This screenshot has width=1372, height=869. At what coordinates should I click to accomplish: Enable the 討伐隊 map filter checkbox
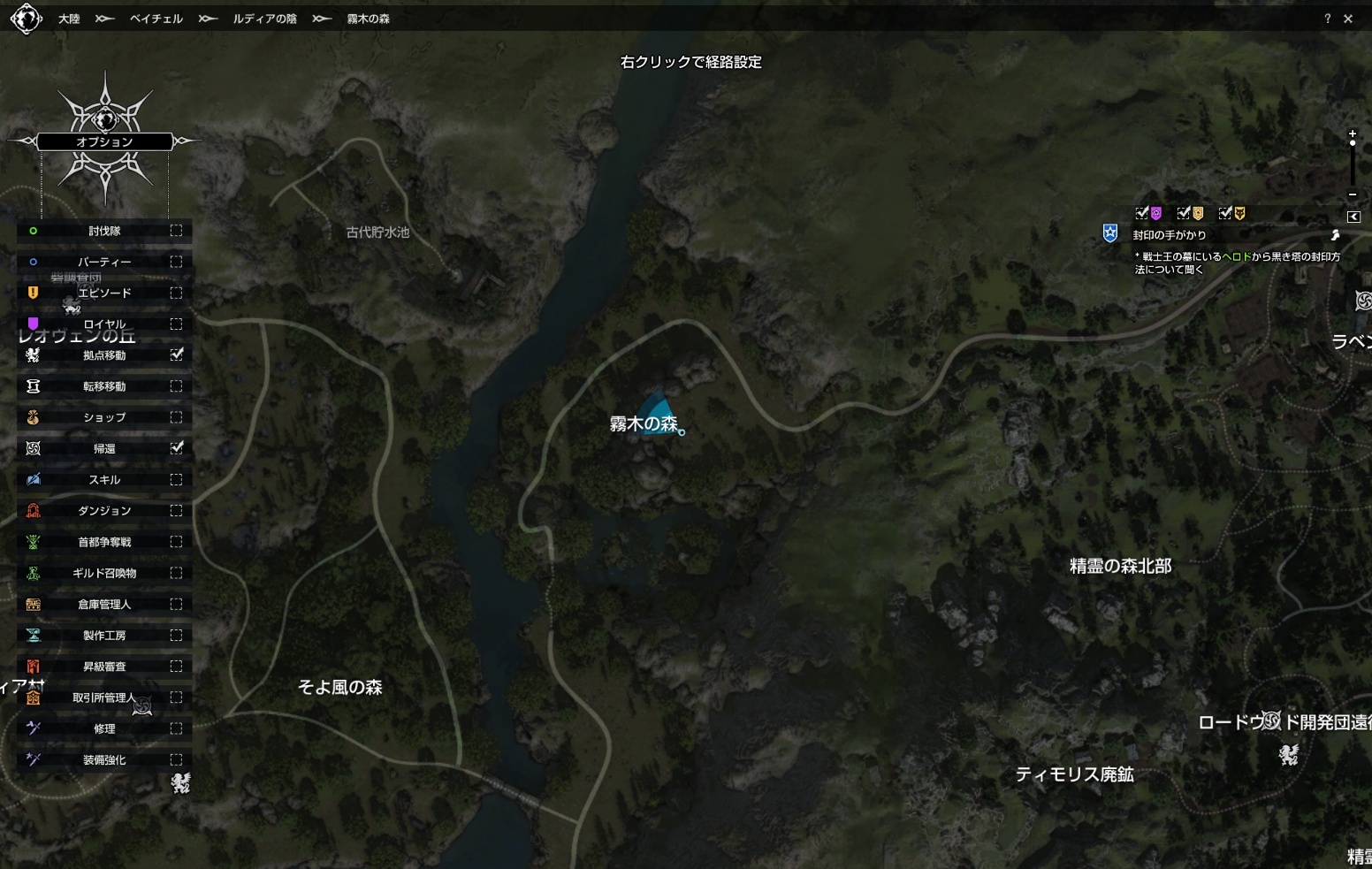(176, 231)
